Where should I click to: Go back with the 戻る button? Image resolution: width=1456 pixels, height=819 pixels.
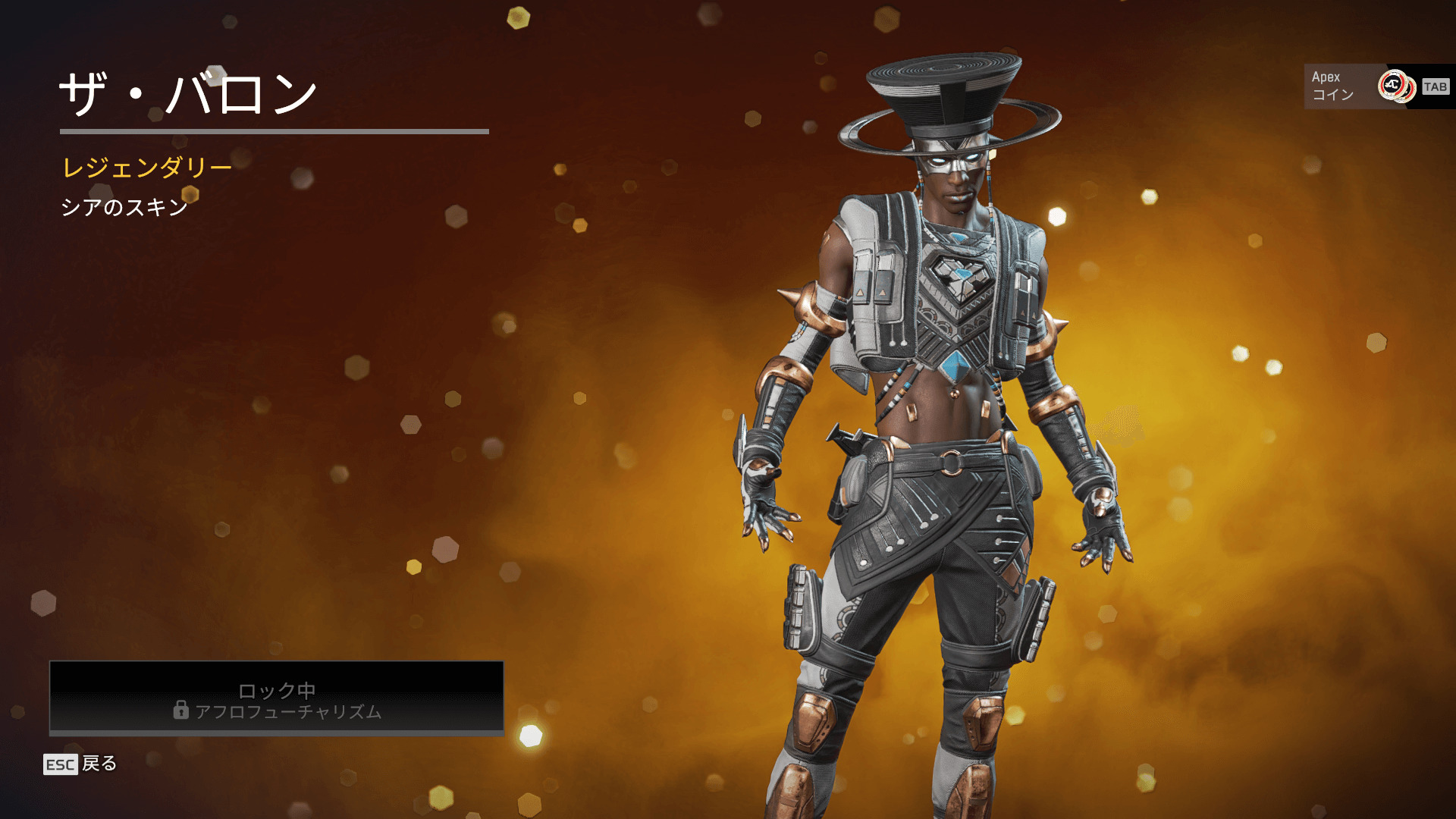pos(81,764)
